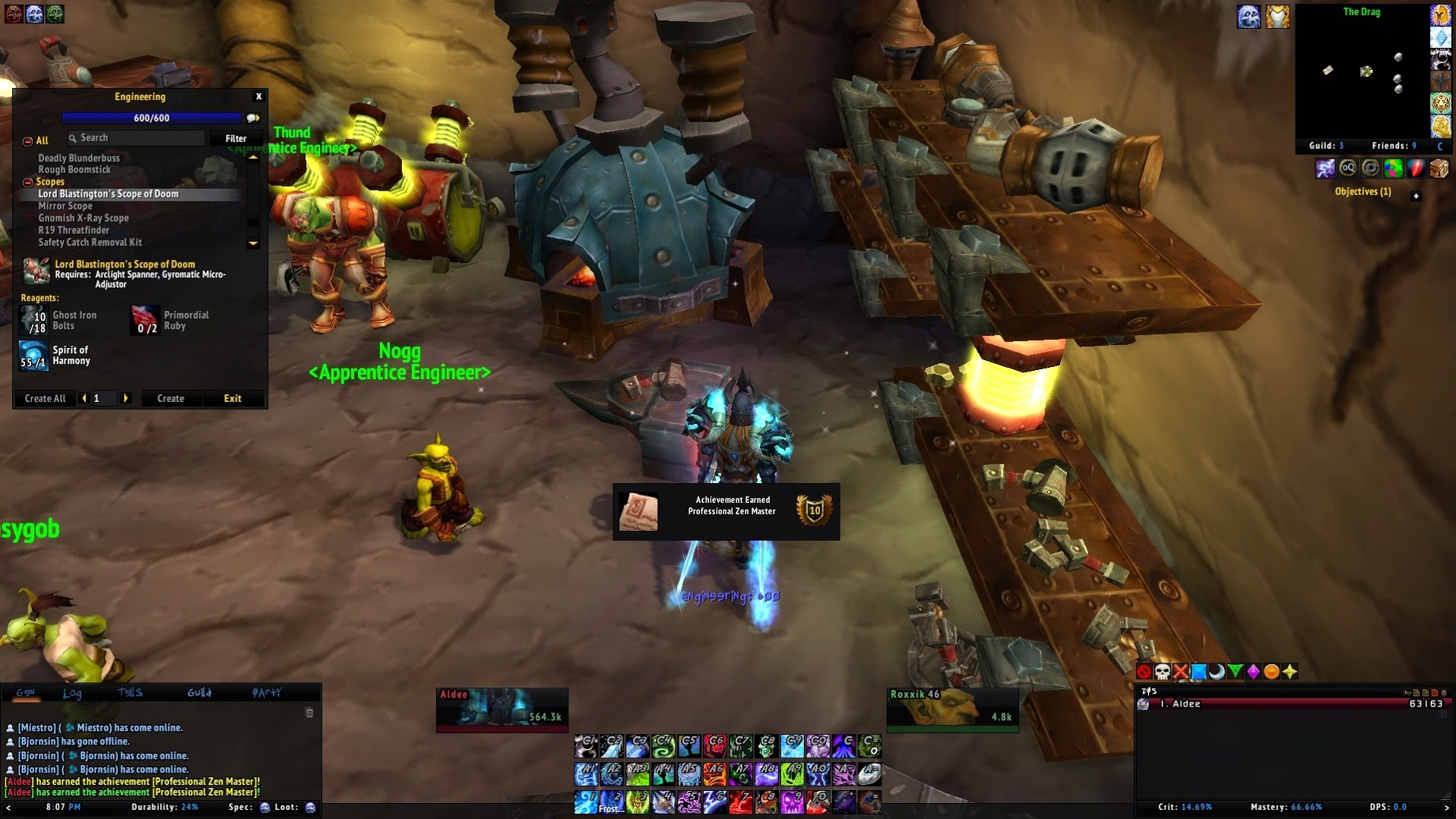This screenshot has height=819, width=1456.
Task: Select the Safety Catch Removal Kit recipe
Action: (90, 242)
